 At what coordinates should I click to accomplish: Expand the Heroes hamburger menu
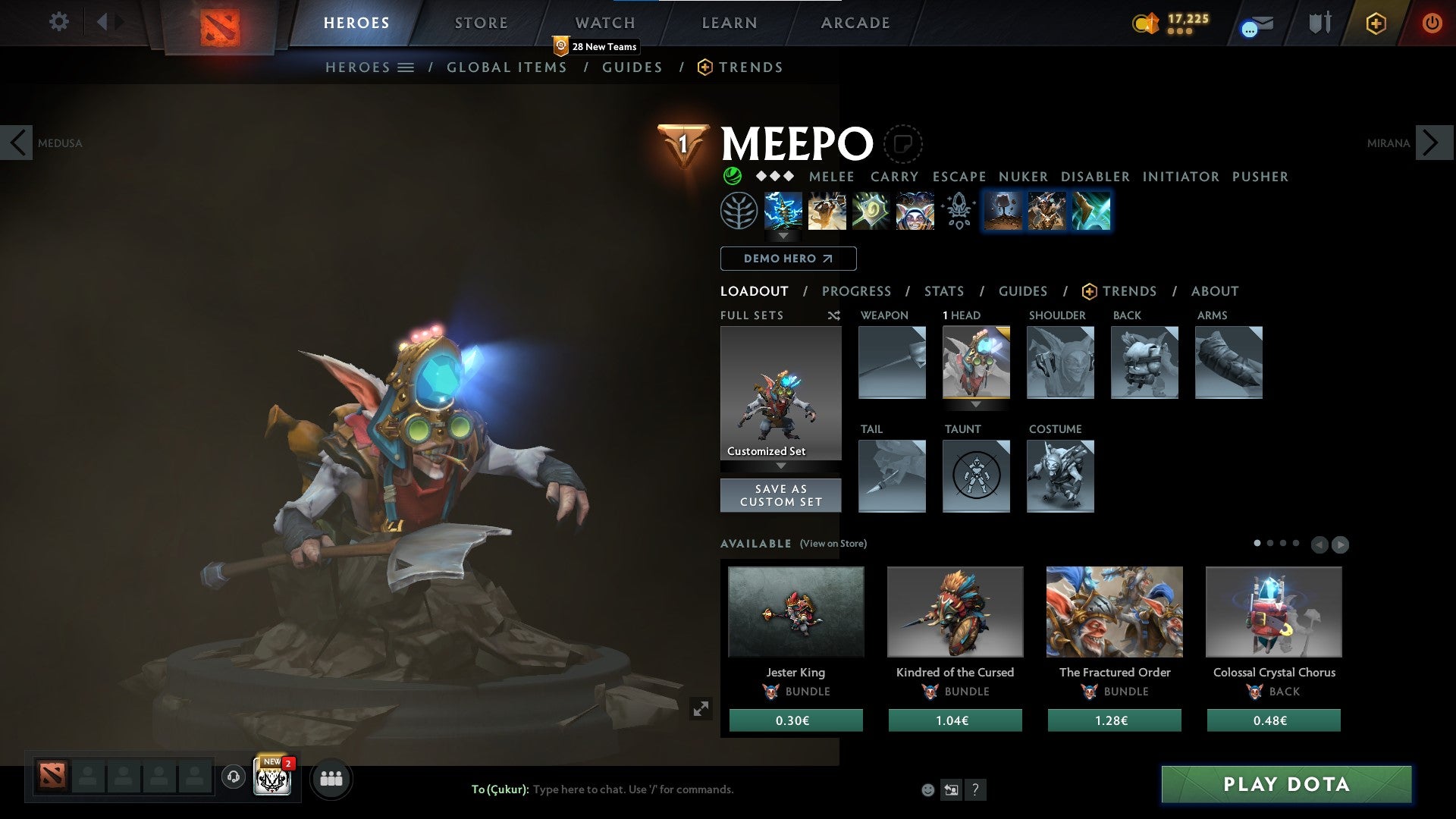pos(407,67)
